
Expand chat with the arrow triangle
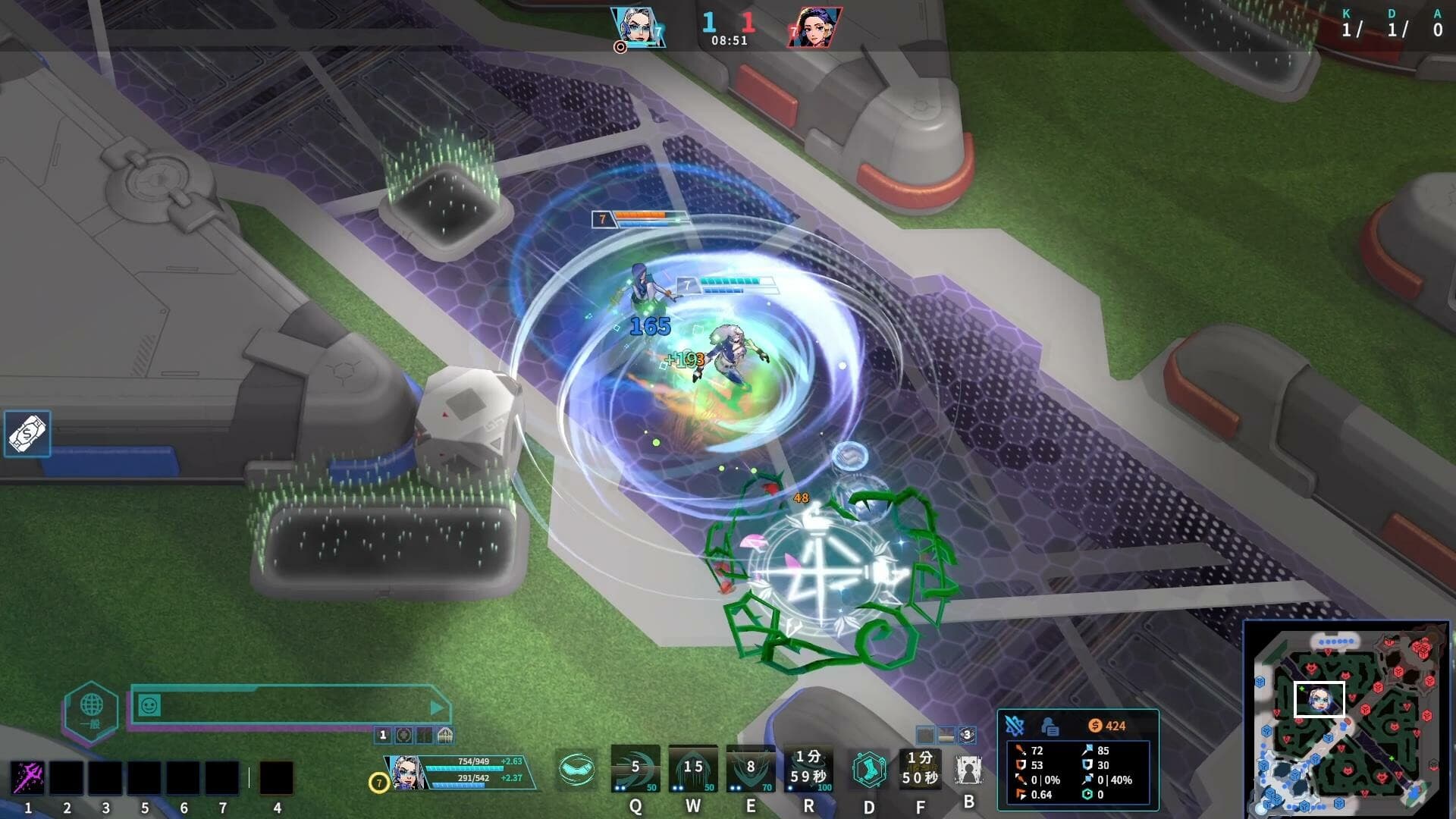pos(435,707)
